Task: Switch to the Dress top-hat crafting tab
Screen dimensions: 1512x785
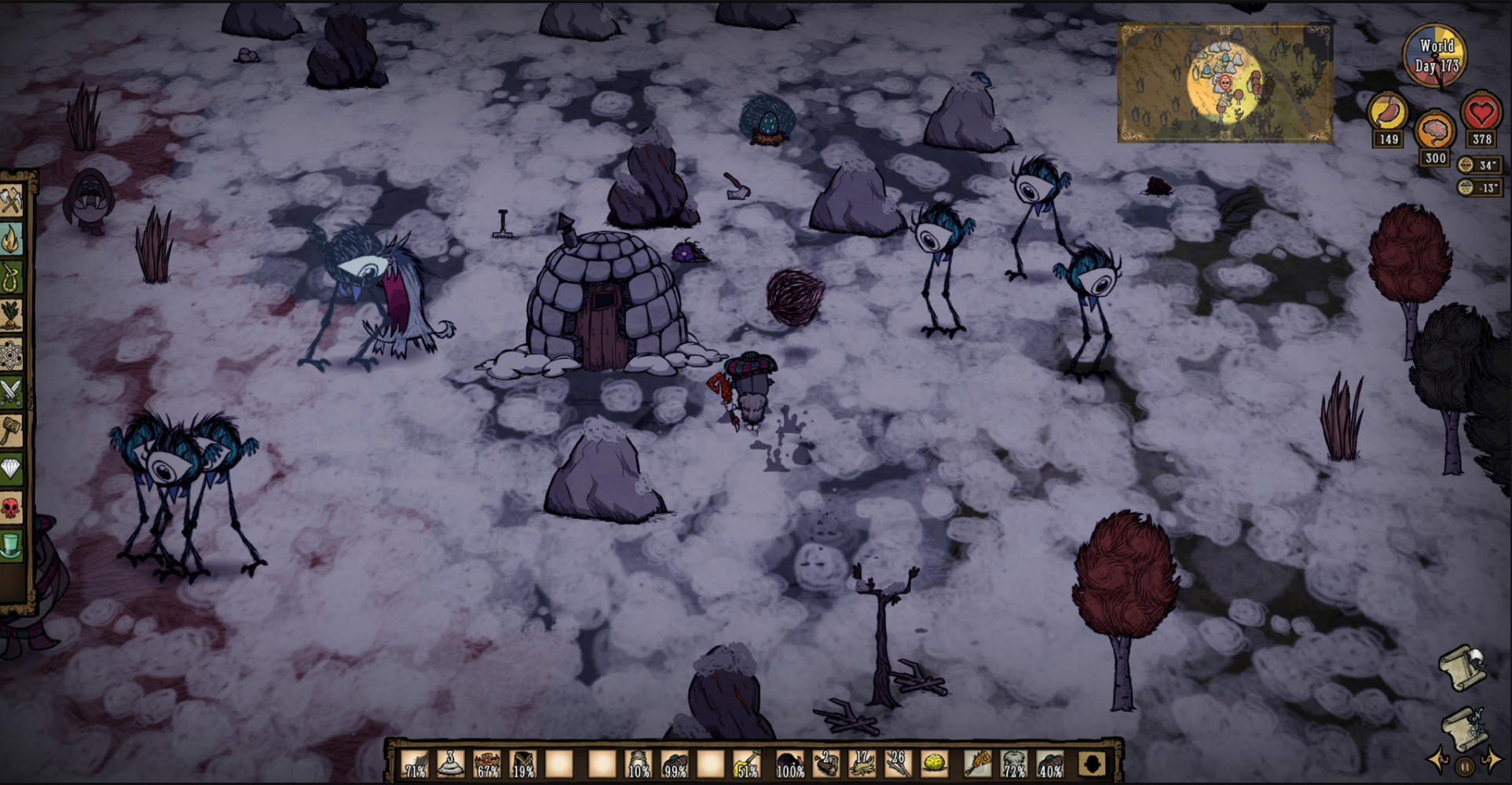Action: (11, 546)
